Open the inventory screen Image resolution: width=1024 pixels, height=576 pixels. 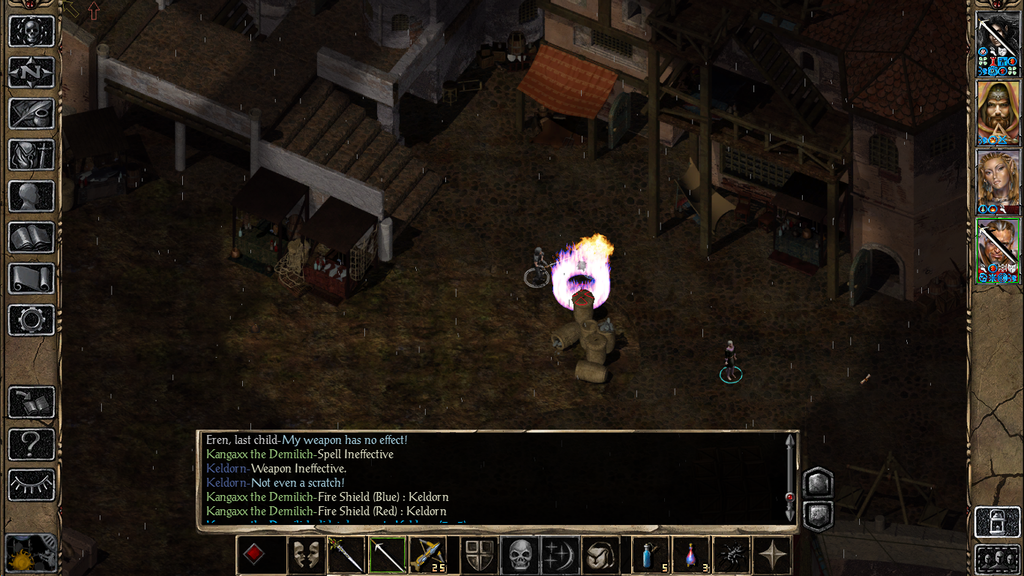[31, 154]
